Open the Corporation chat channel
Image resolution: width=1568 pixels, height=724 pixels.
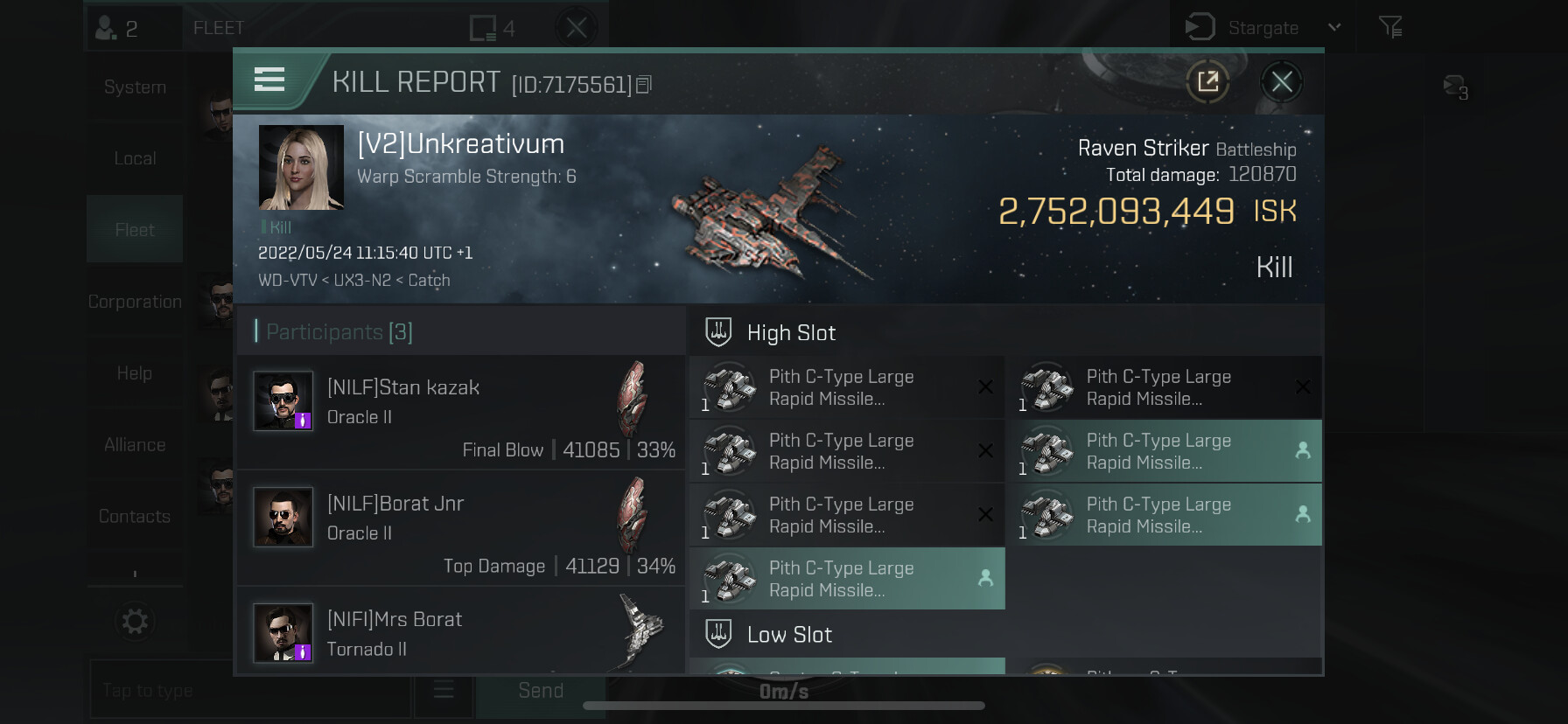[x=135, y=302]
